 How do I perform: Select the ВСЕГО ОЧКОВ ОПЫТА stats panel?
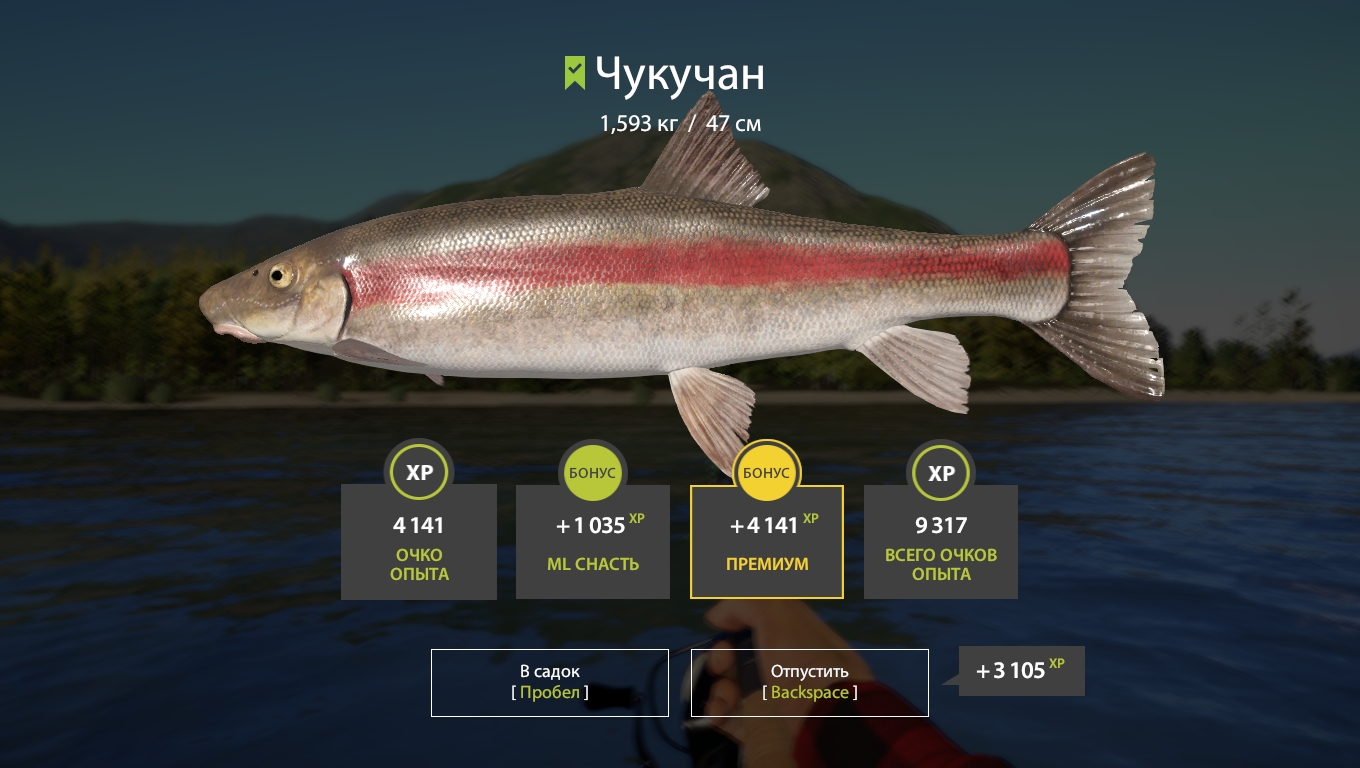coord(941,541)
